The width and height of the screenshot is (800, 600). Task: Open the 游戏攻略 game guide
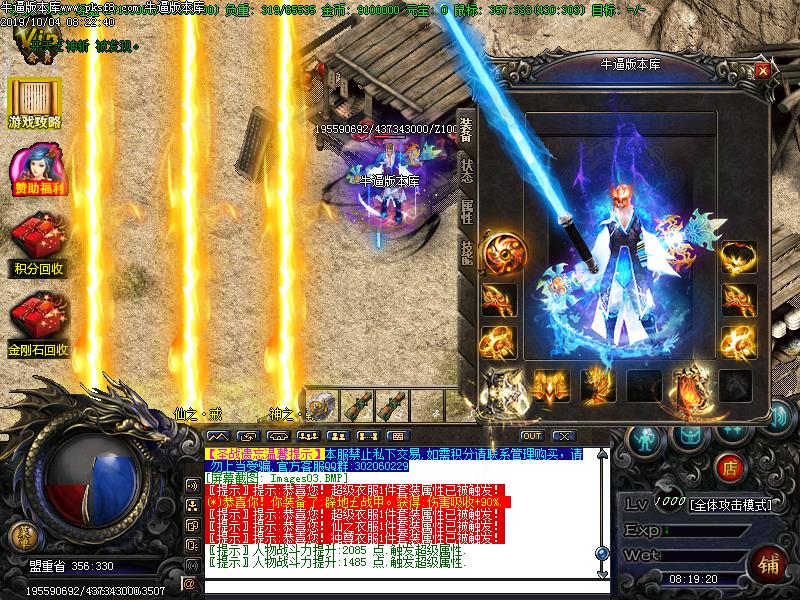[35, 104]
